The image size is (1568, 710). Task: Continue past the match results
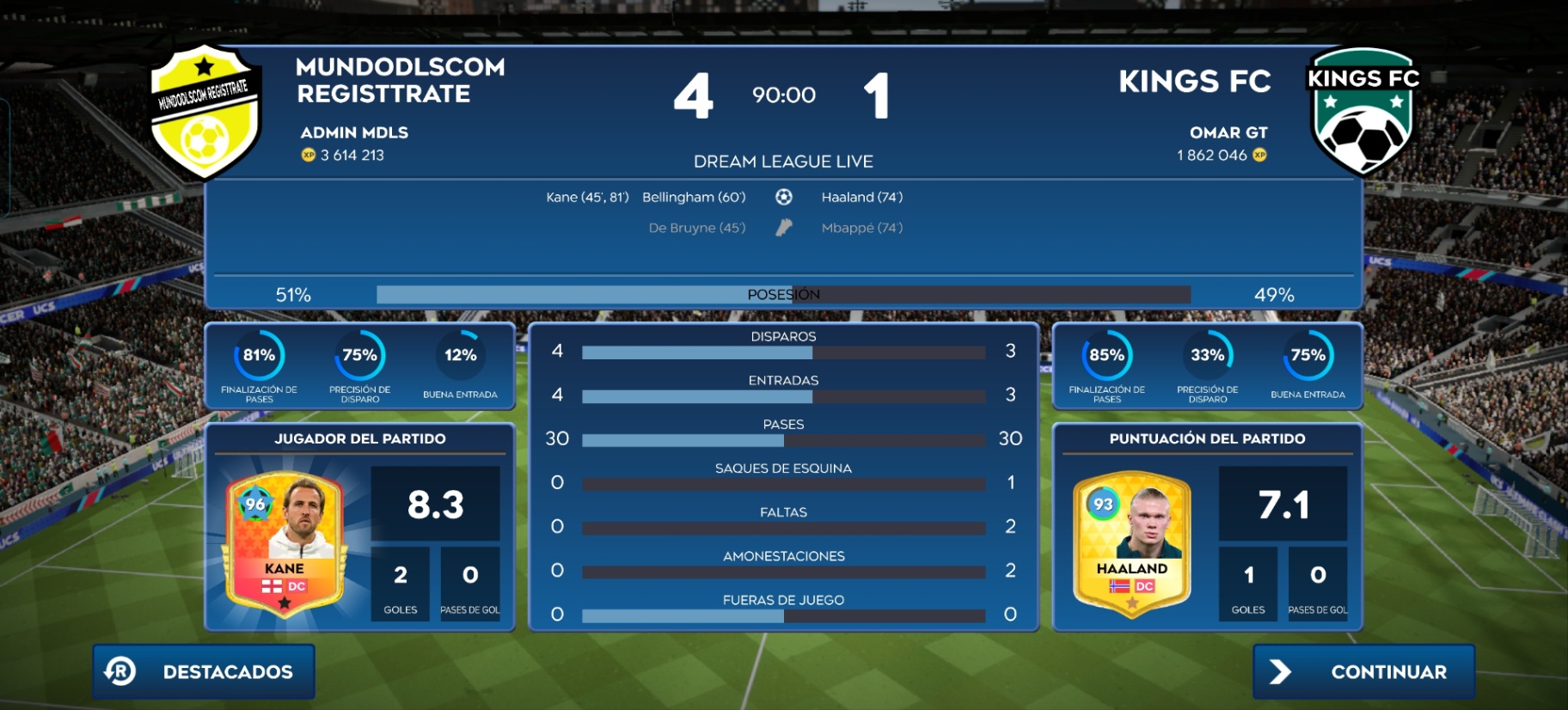(x=1363, y=671)
